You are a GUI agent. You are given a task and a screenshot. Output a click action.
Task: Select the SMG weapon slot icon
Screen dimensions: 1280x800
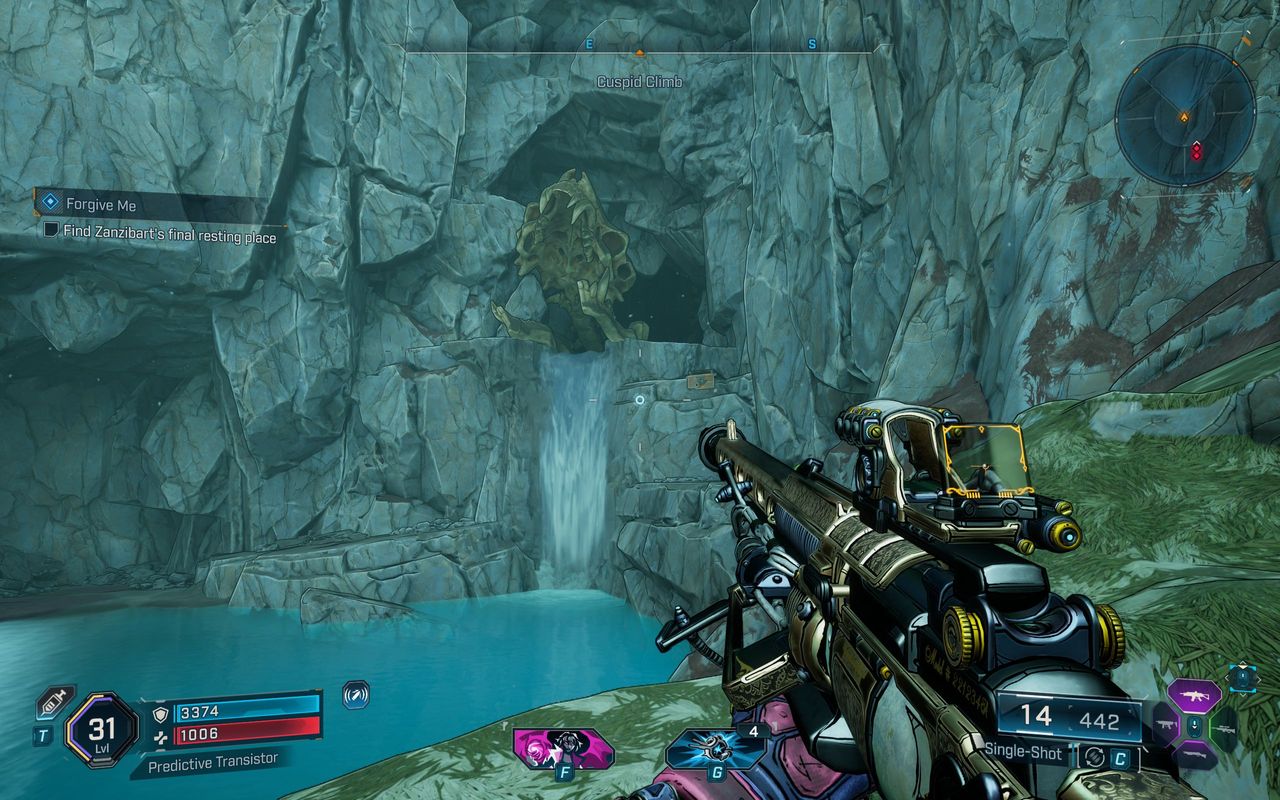1165,725
